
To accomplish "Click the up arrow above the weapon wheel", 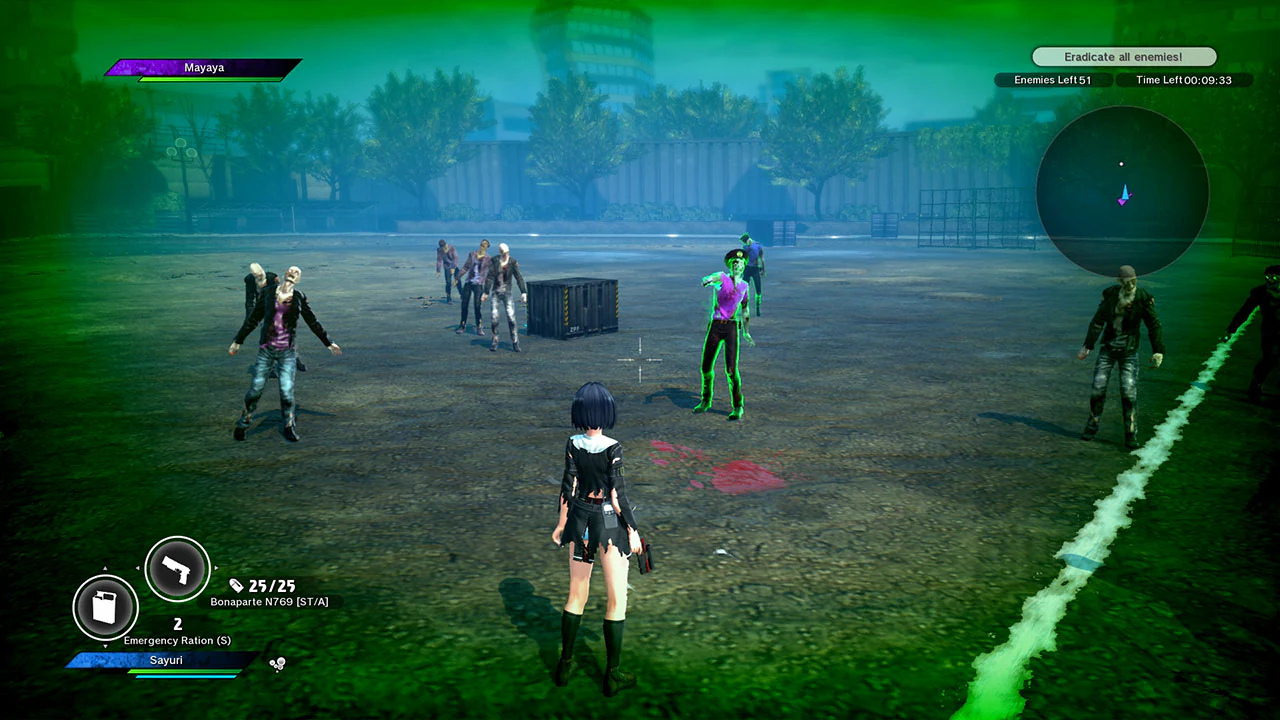I will [105, 568].
